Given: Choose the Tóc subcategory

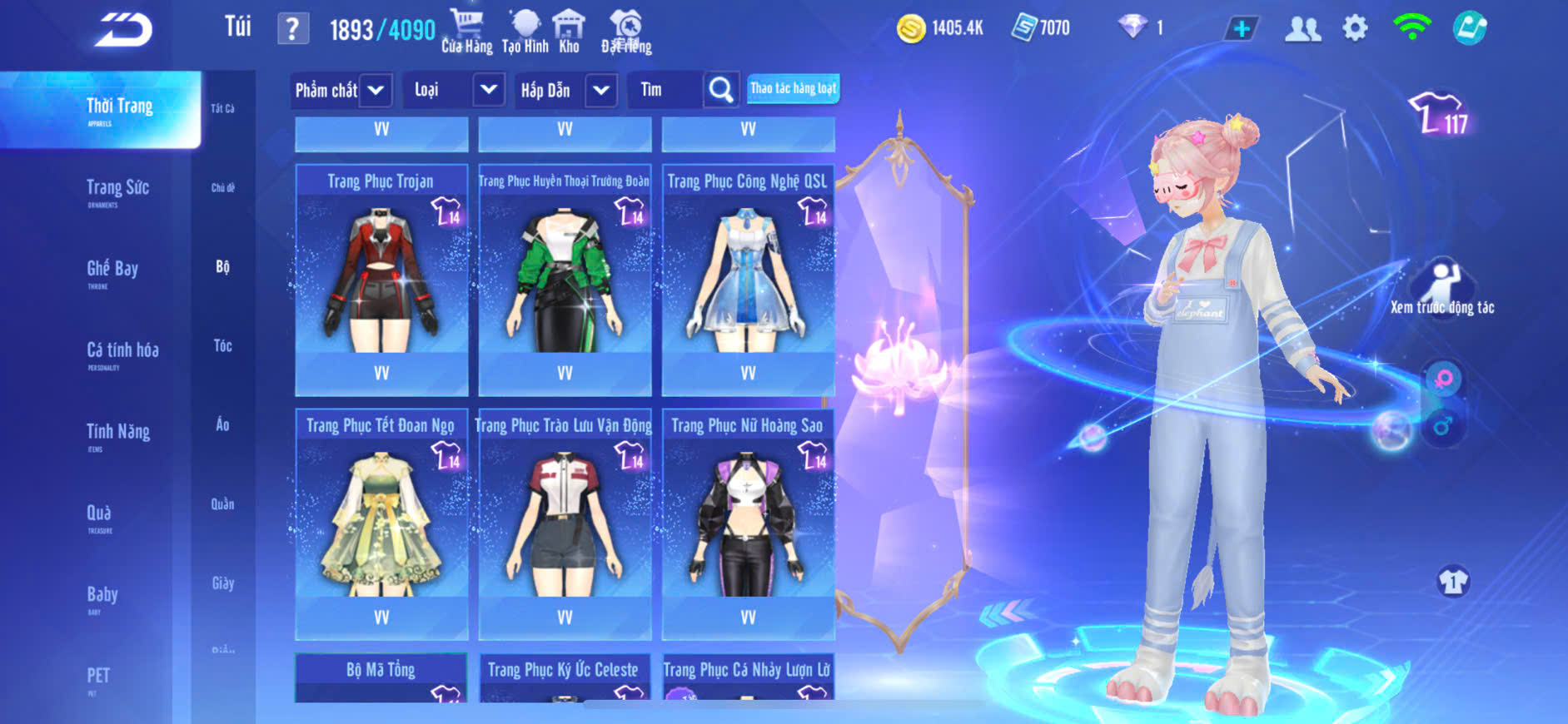Looking at the screenshot, I should click(x=222, y=346).
